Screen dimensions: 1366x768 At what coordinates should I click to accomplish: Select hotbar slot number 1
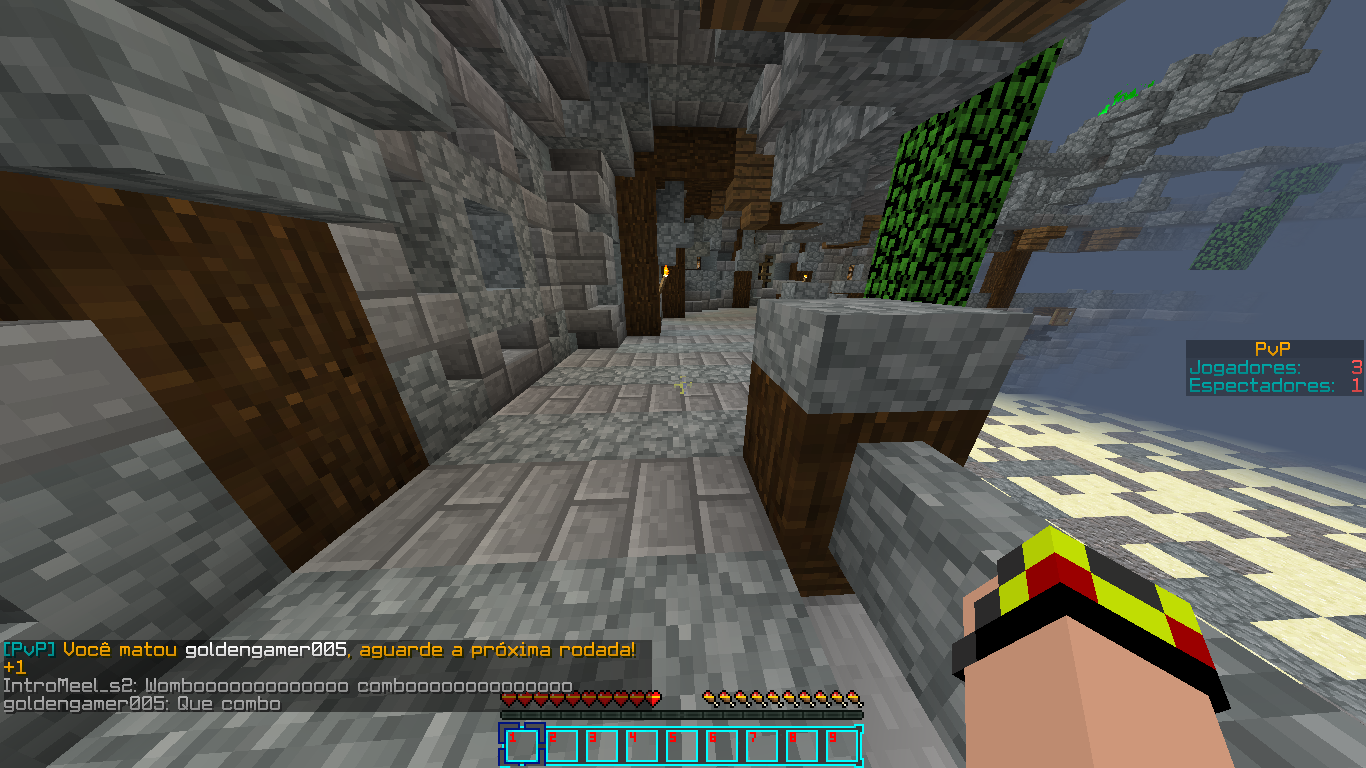pyautogui.click(x=521, y=745)
